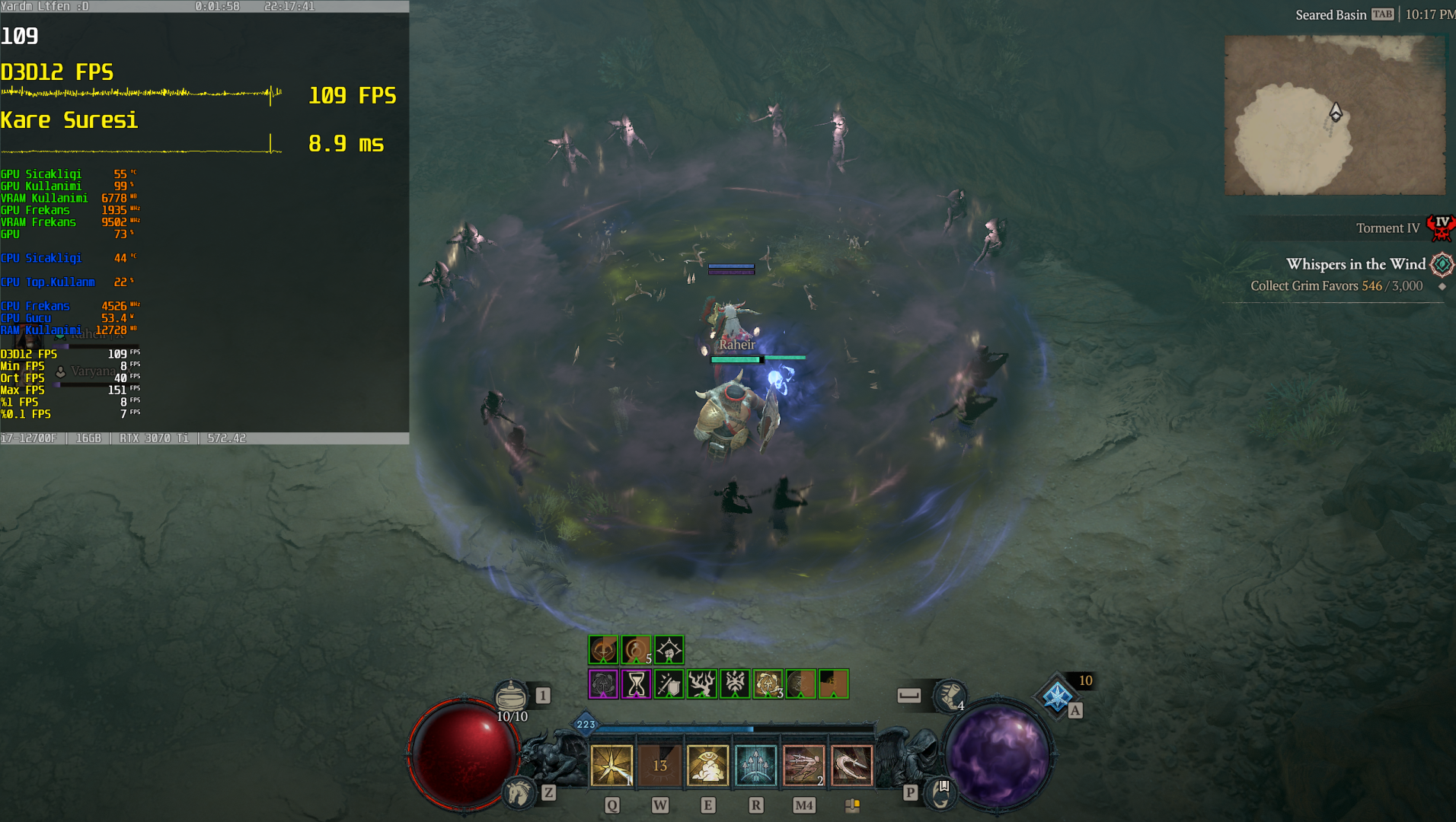Use the healing potion flask
The width and height of the screenshot is (1456, 822).
tap(511, 695)
